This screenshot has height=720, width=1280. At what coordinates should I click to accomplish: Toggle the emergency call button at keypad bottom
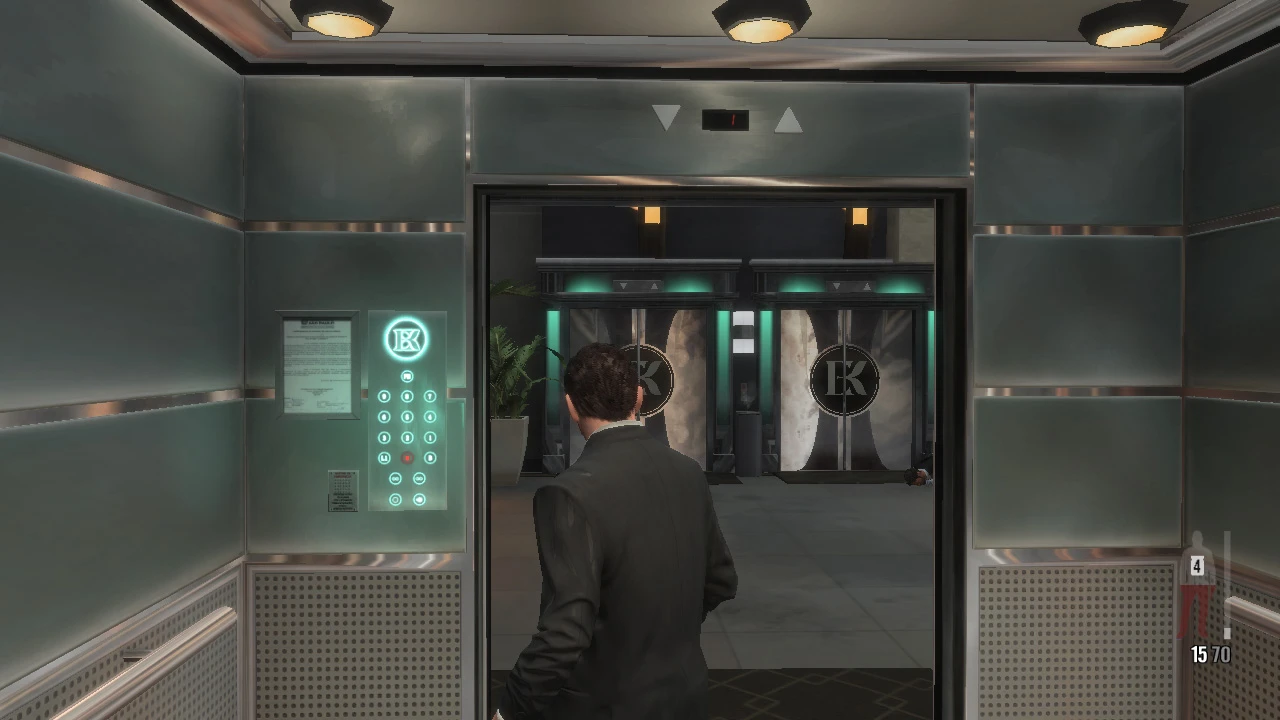[x=395, y=499]
